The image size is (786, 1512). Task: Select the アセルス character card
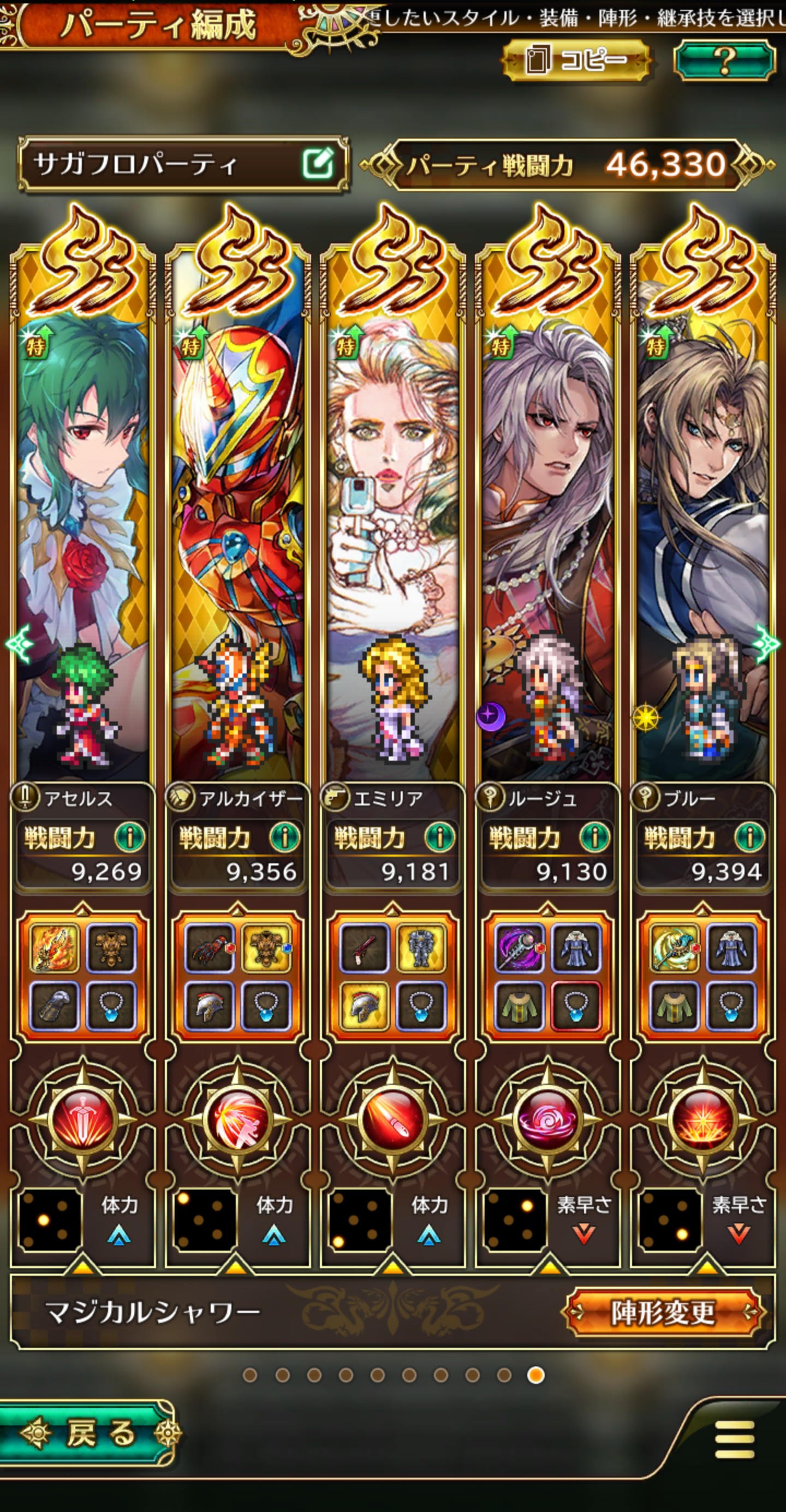(82, 546)
